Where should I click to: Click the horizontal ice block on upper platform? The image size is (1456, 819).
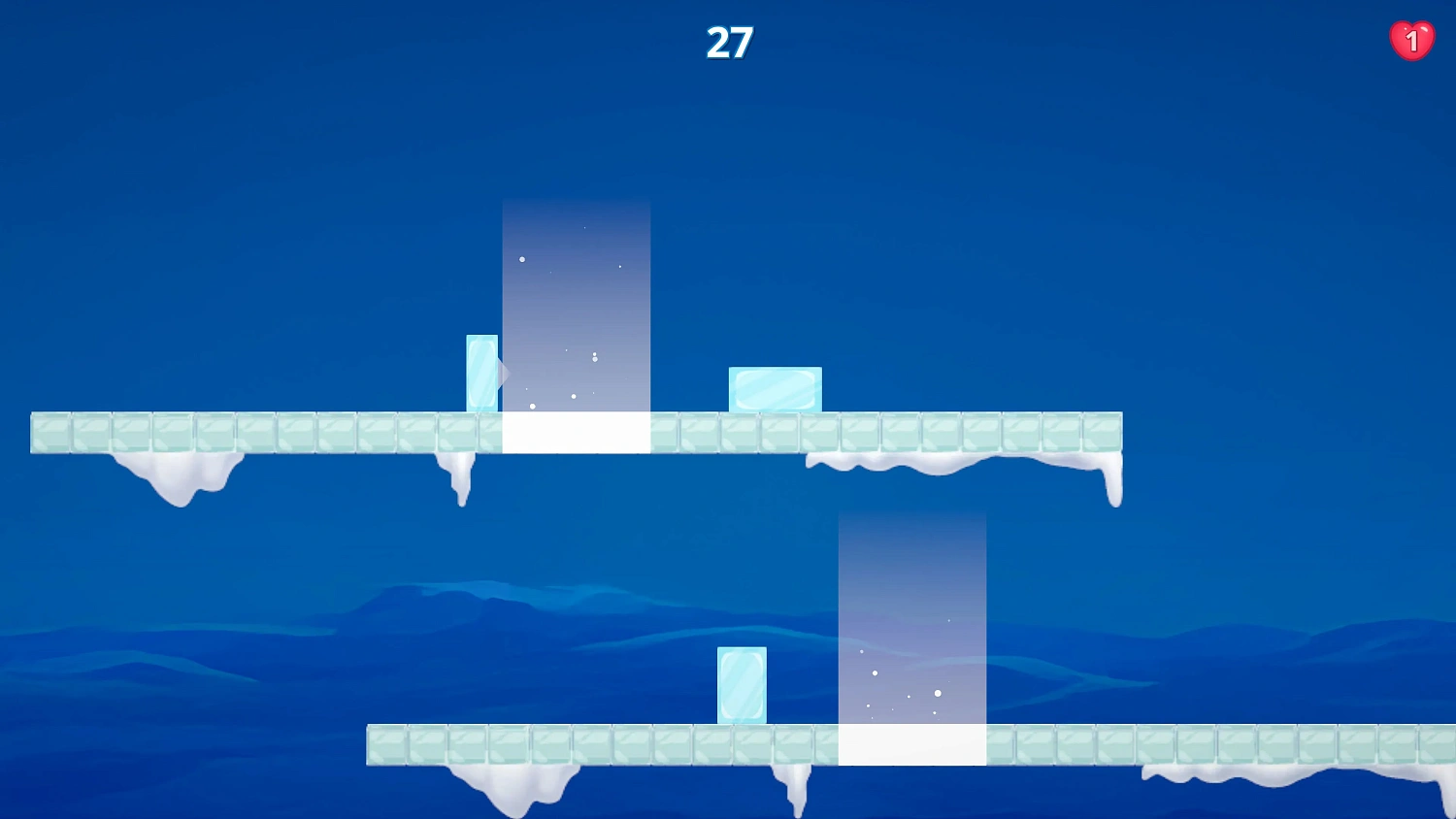point(774,388)
